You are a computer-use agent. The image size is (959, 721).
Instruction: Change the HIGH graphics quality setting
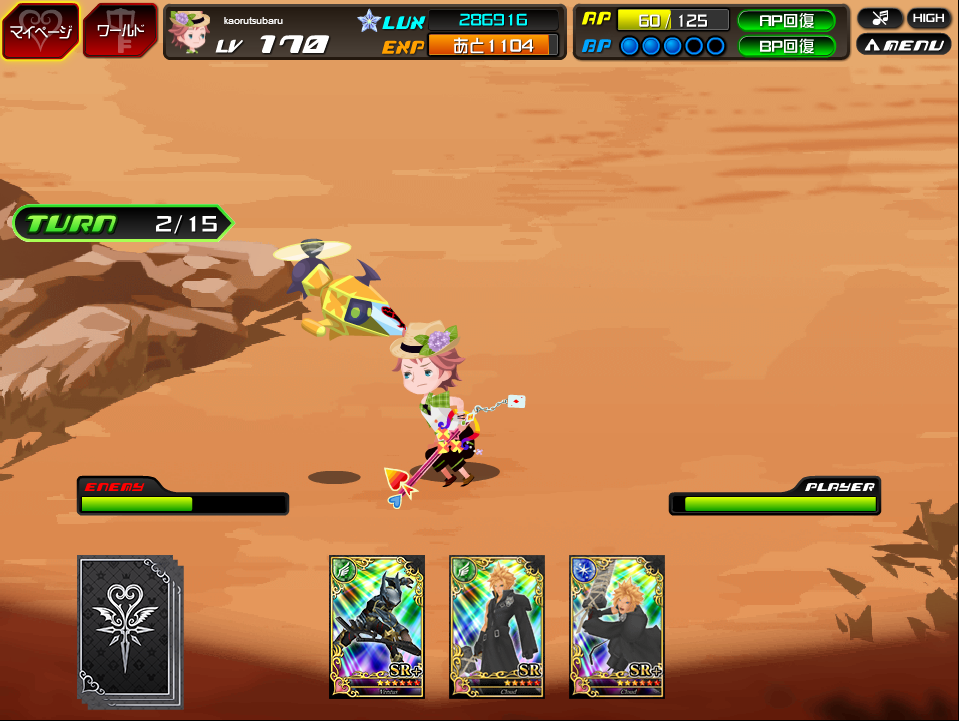pyautogui.click(x=928, y=18)
